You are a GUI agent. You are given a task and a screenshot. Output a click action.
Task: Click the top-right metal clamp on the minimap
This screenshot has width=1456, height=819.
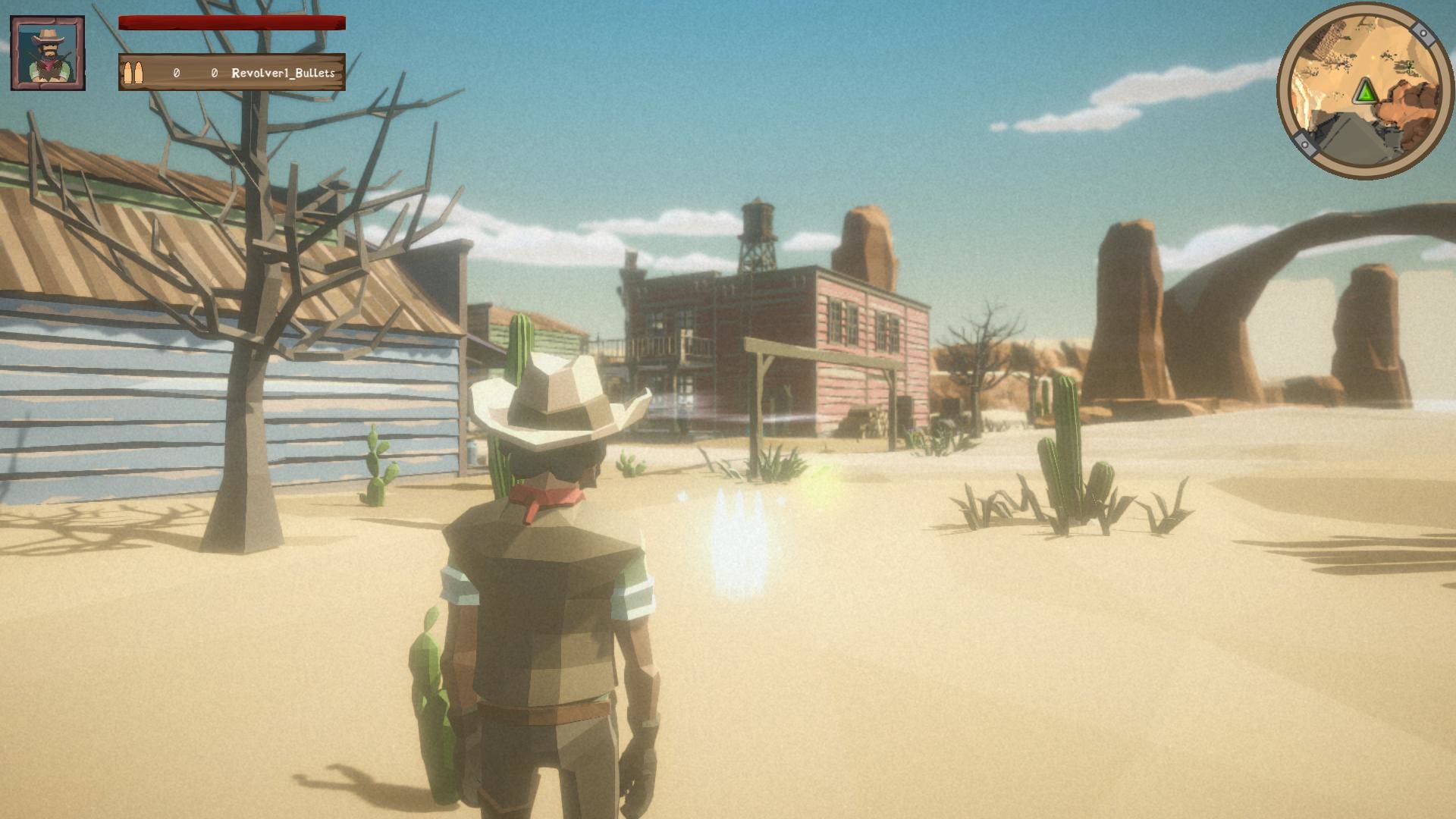pos(1423,33)
